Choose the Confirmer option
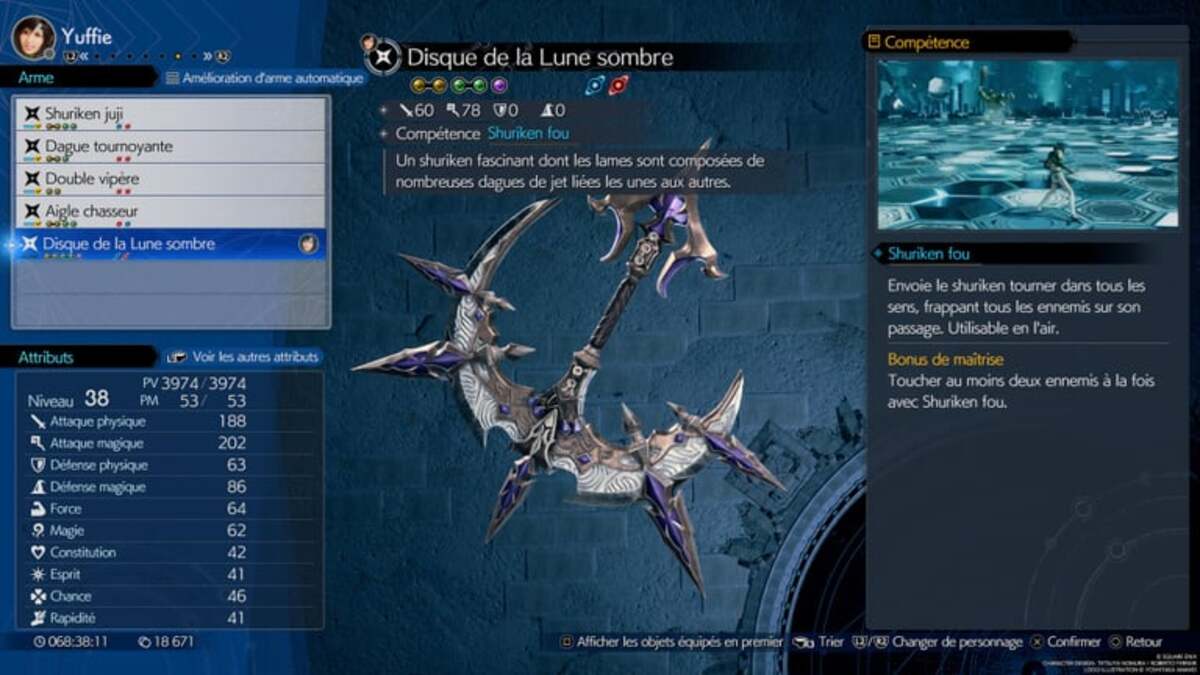 click(1066, 642)
